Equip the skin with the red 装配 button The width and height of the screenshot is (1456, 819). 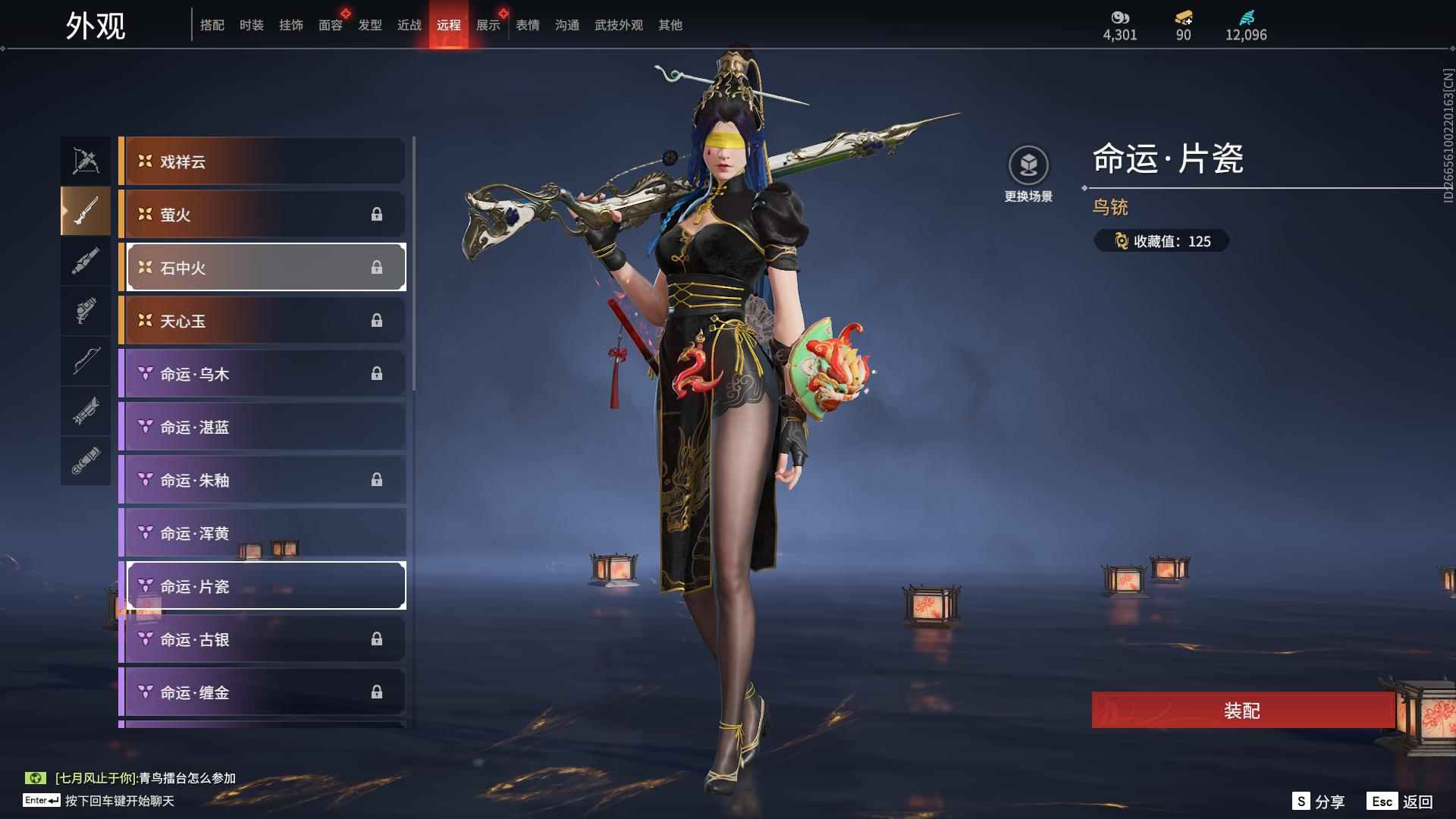(x=1242, y=711)
